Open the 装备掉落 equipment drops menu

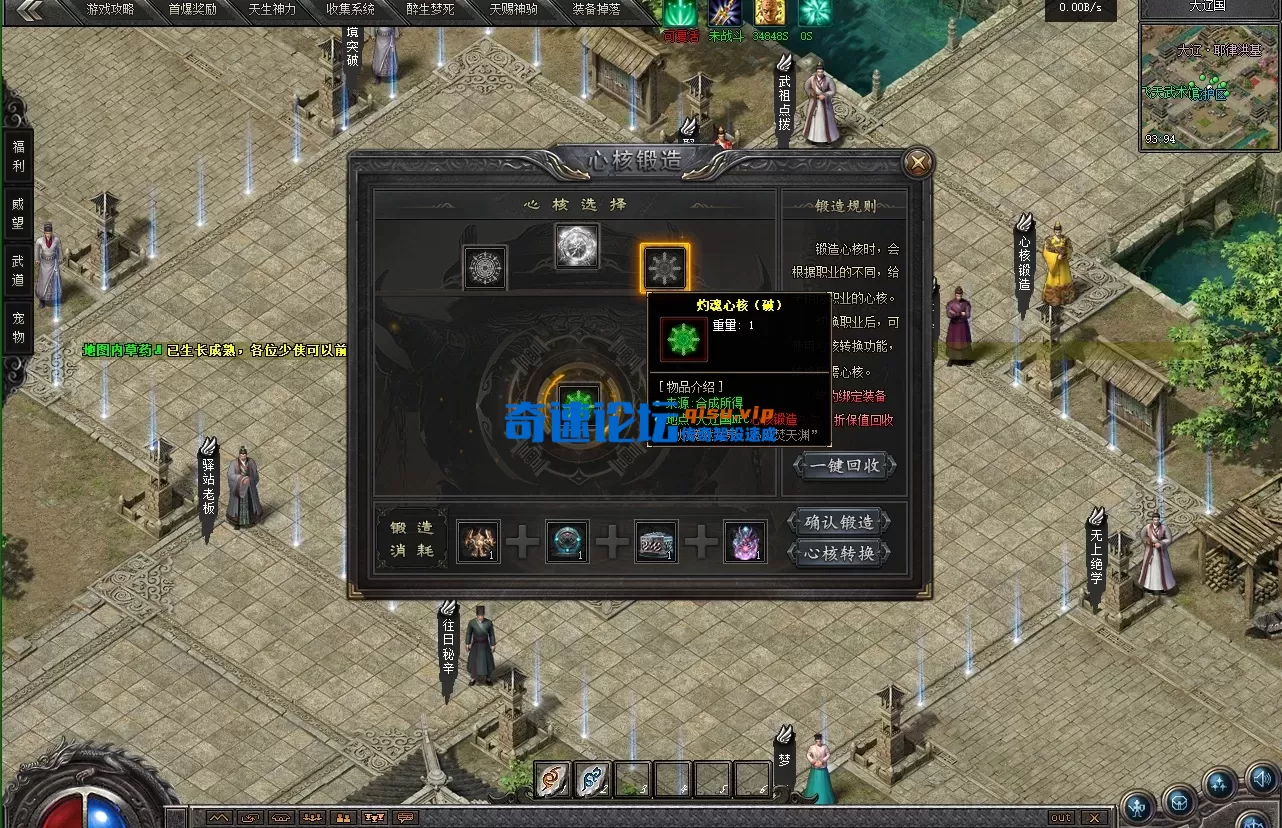point(596,9)
